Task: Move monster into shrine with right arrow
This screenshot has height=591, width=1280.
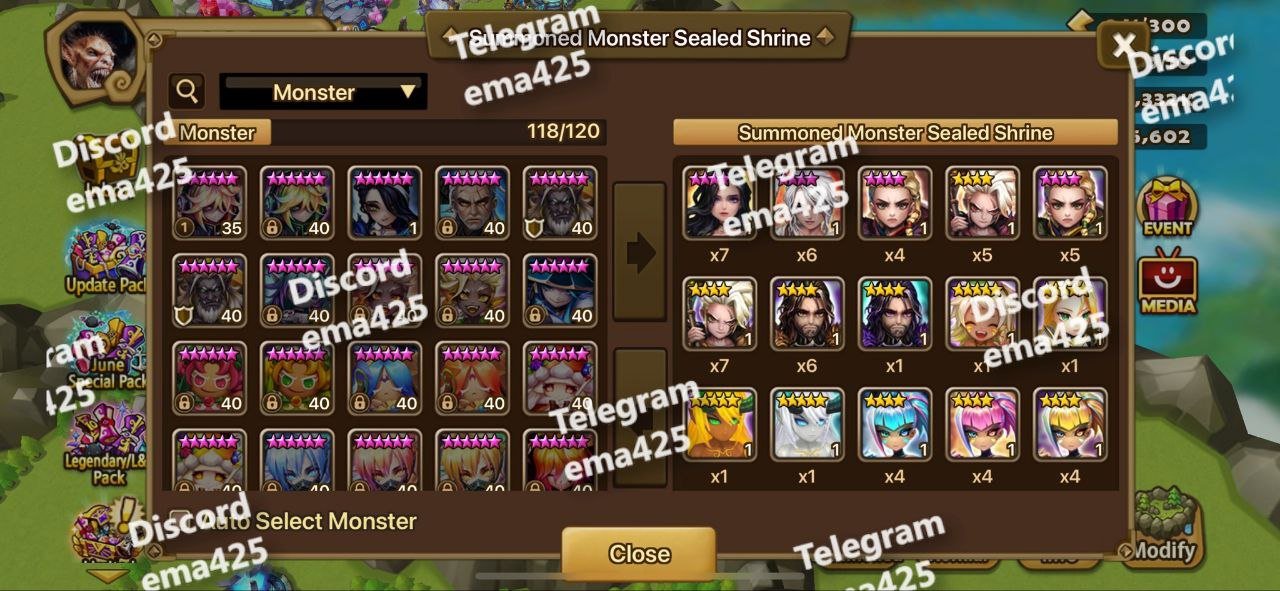Action: 639,252
